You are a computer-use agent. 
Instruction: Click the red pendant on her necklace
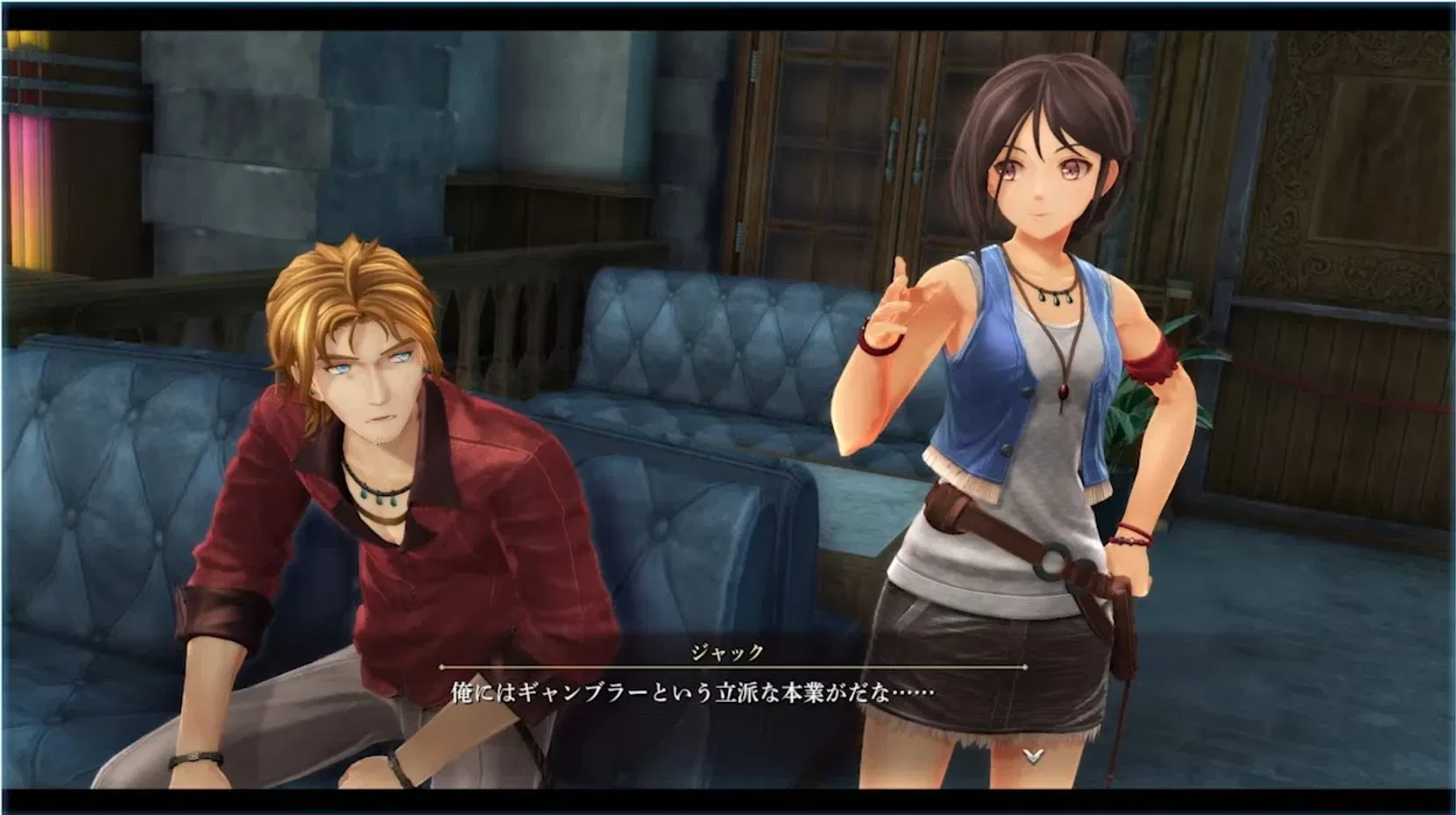1064,393
